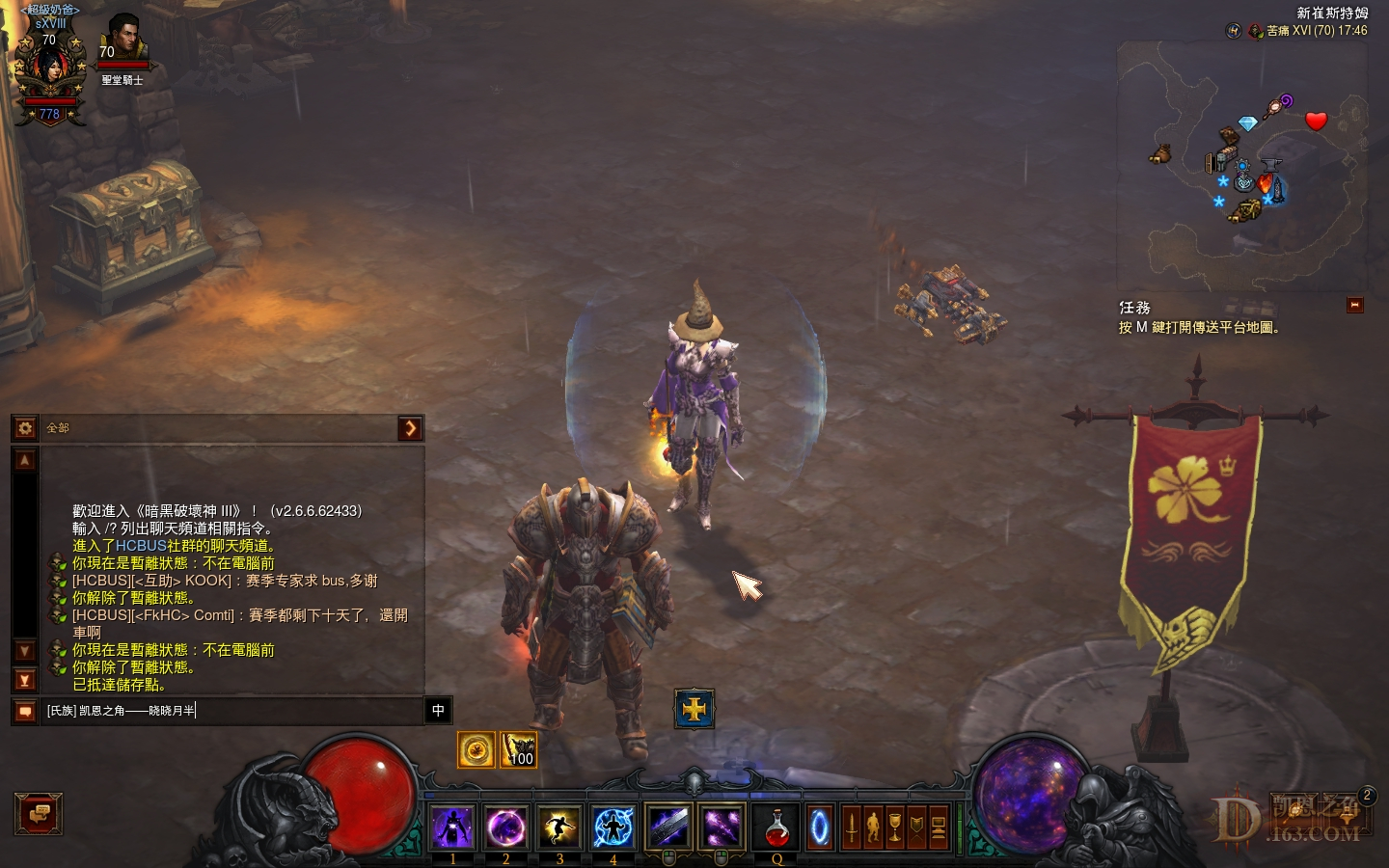Screen dimensions: 1389x868
Task: Click the orange arrow on the chat header
Action: (x=410, y=427)
